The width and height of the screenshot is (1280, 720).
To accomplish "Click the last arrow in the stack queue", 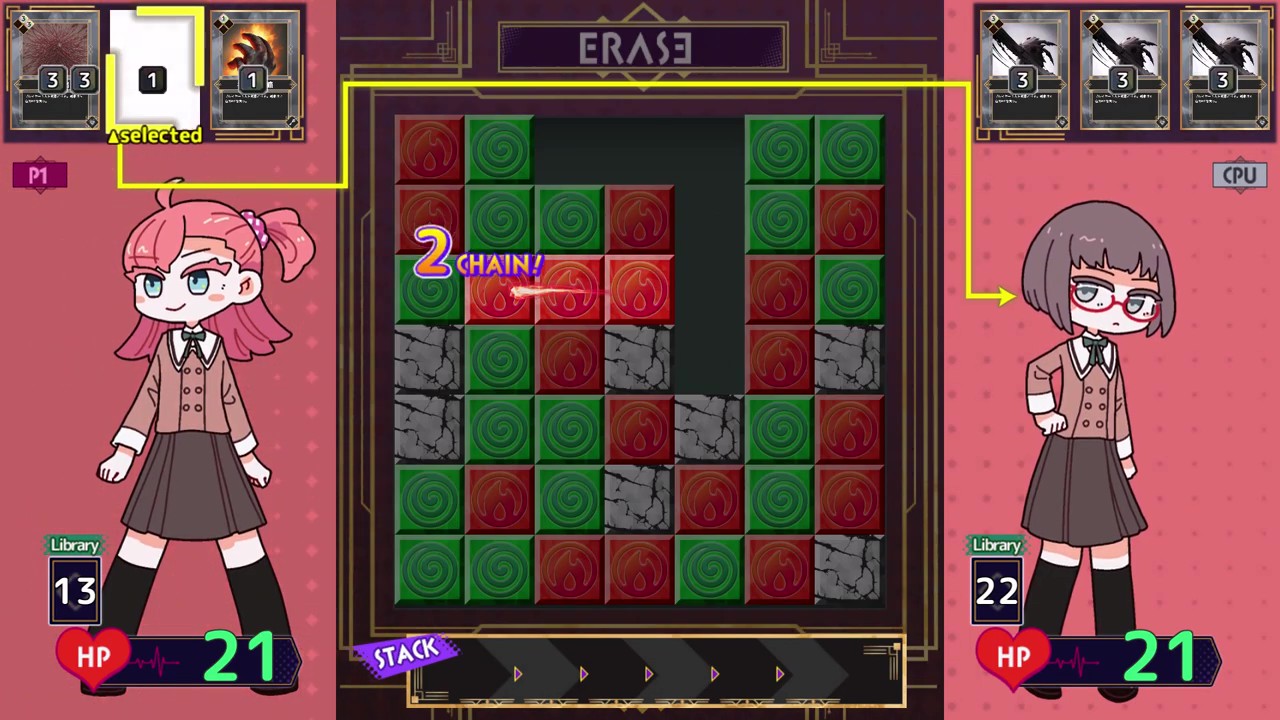I will [779, 674].
